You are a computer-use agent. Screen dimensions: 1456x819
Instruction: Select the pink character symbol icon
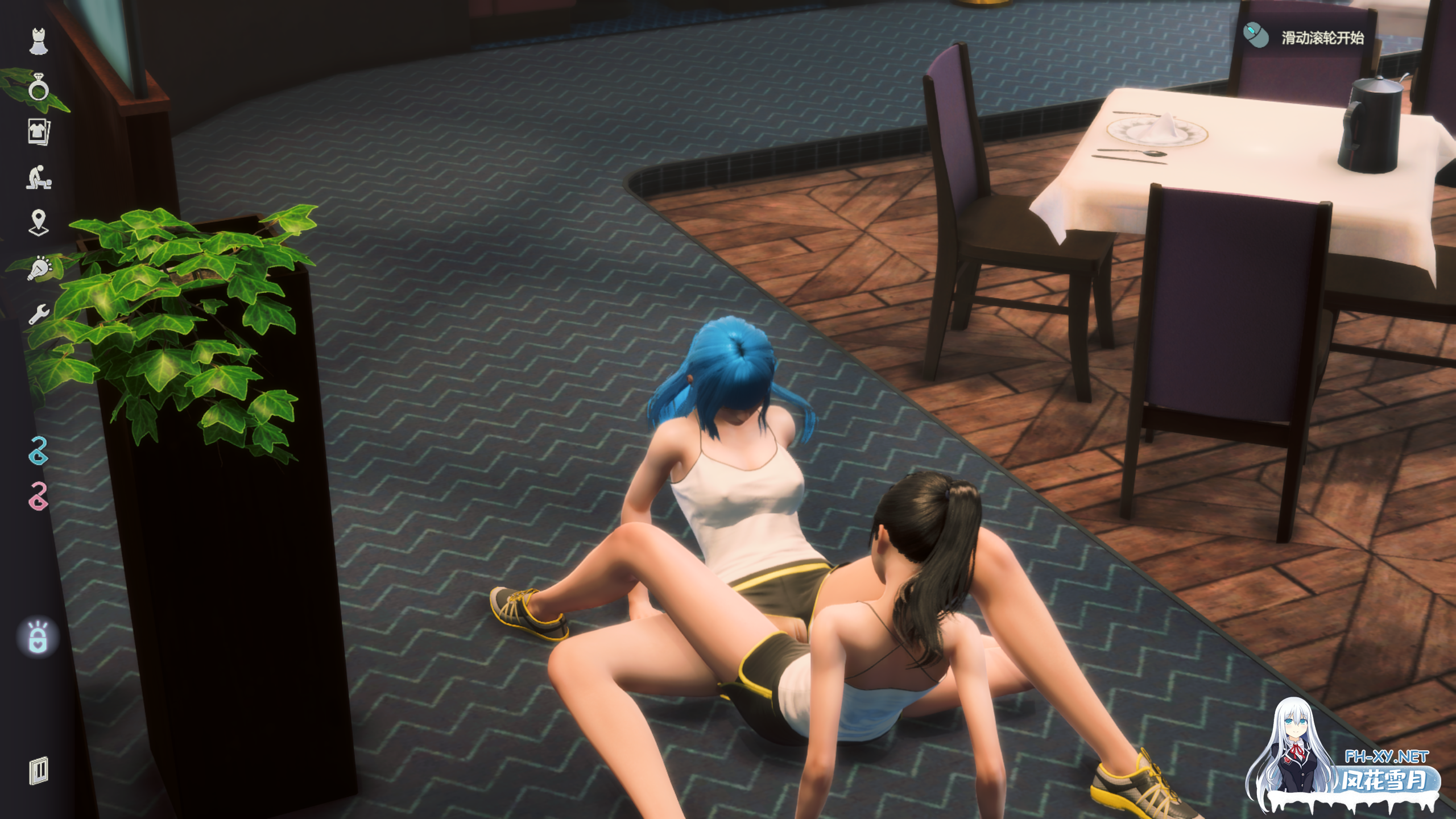click(39, 497)
